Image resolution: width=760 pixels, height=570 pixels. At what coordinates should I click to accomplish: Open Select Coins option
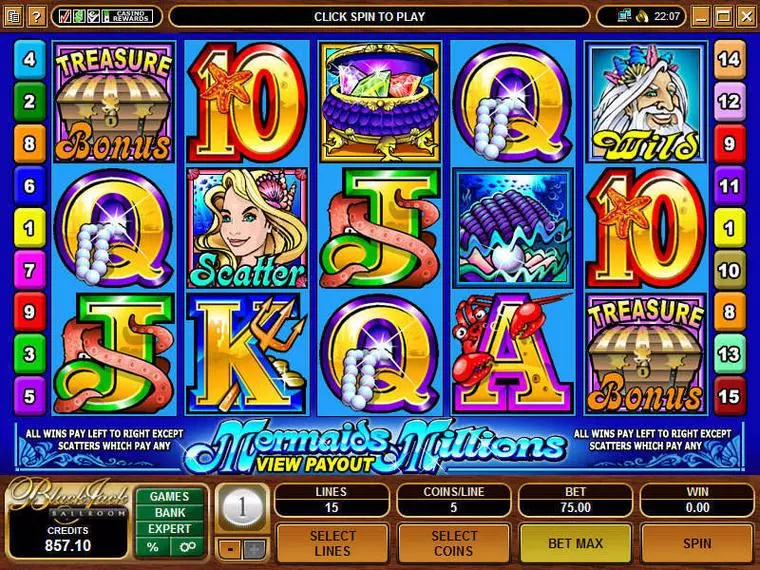(454, 543)
